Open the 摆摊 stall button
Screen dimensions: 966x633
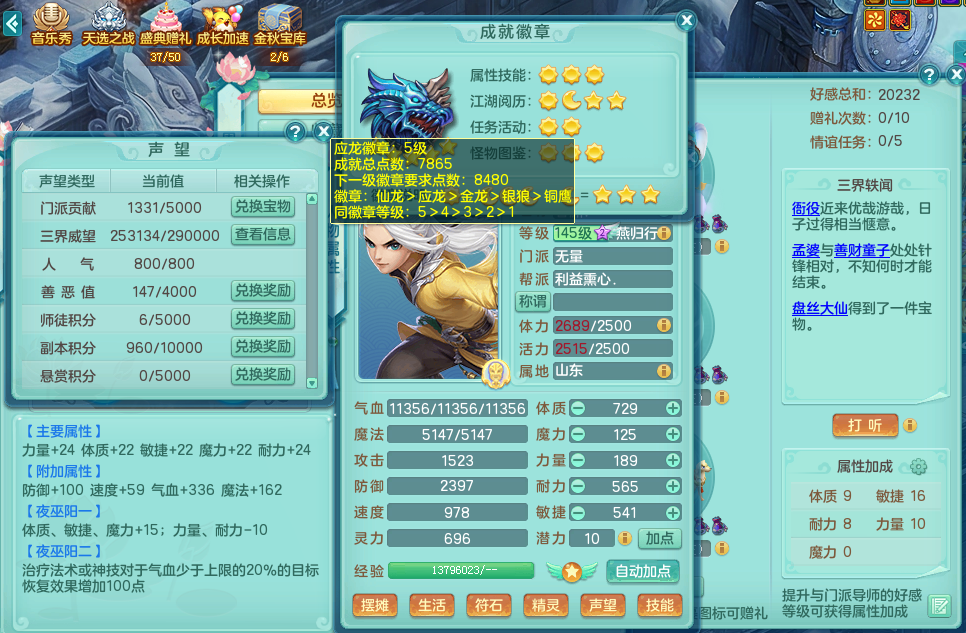(x=375, y=605)
